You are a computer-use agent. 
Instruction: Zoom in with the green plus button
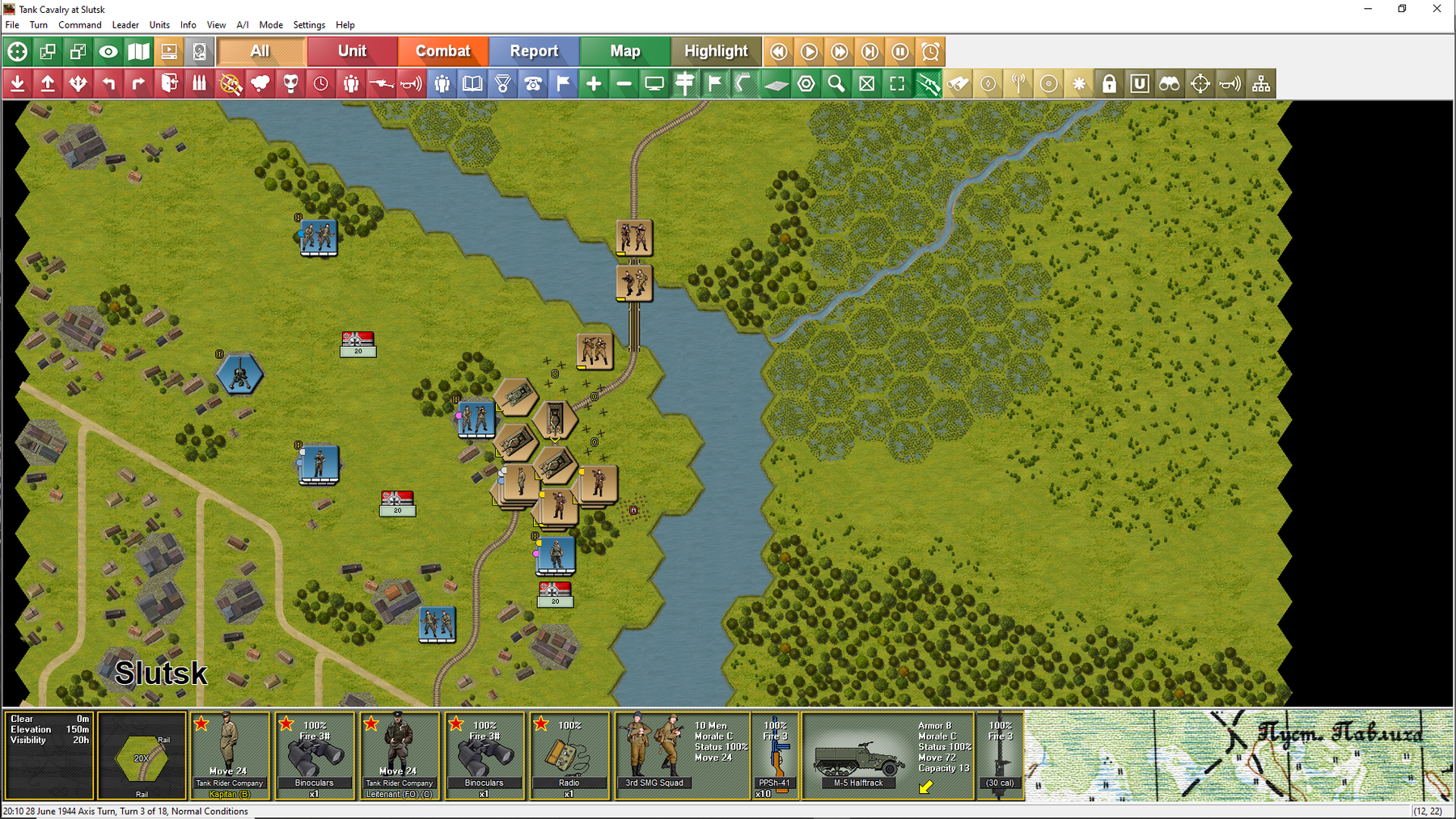(x=594, y=83)
